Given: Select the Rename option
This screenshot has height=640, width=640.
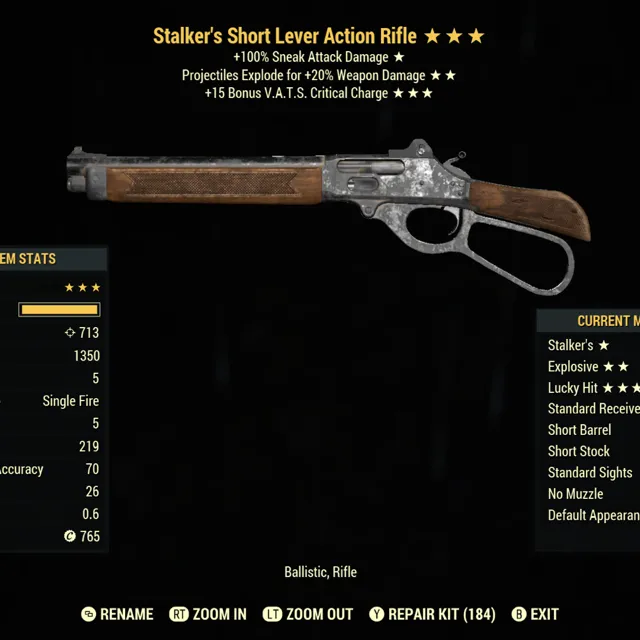Looking at the screenshot, I should click(117, 614).
